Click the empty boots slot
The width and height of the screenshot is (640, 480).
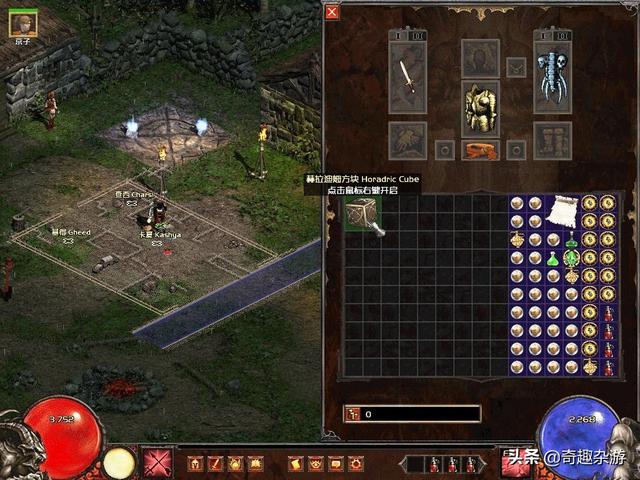(x=552, y=140)
